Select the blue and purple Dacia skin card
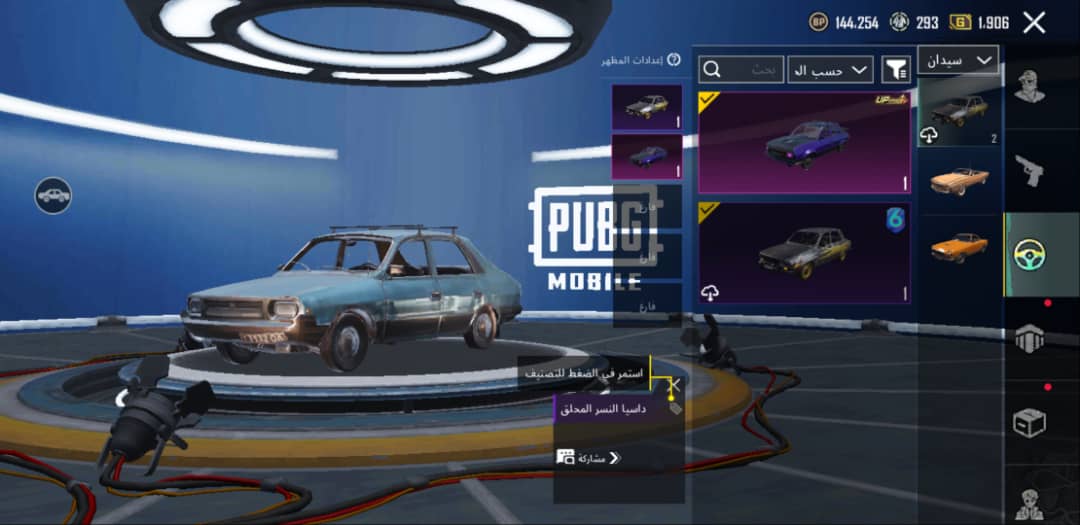The image size is (1080, 525). pos(804,142)
